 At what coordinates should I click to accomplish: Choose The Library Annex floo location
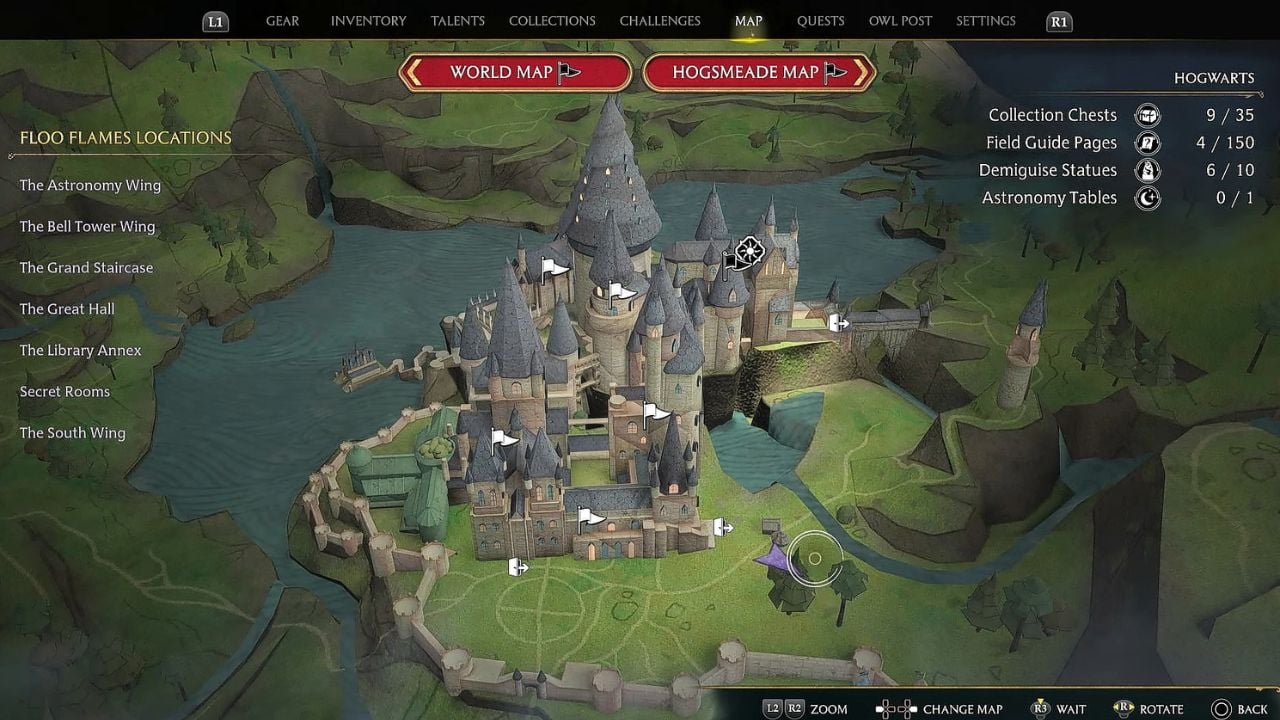pos(80,351)
